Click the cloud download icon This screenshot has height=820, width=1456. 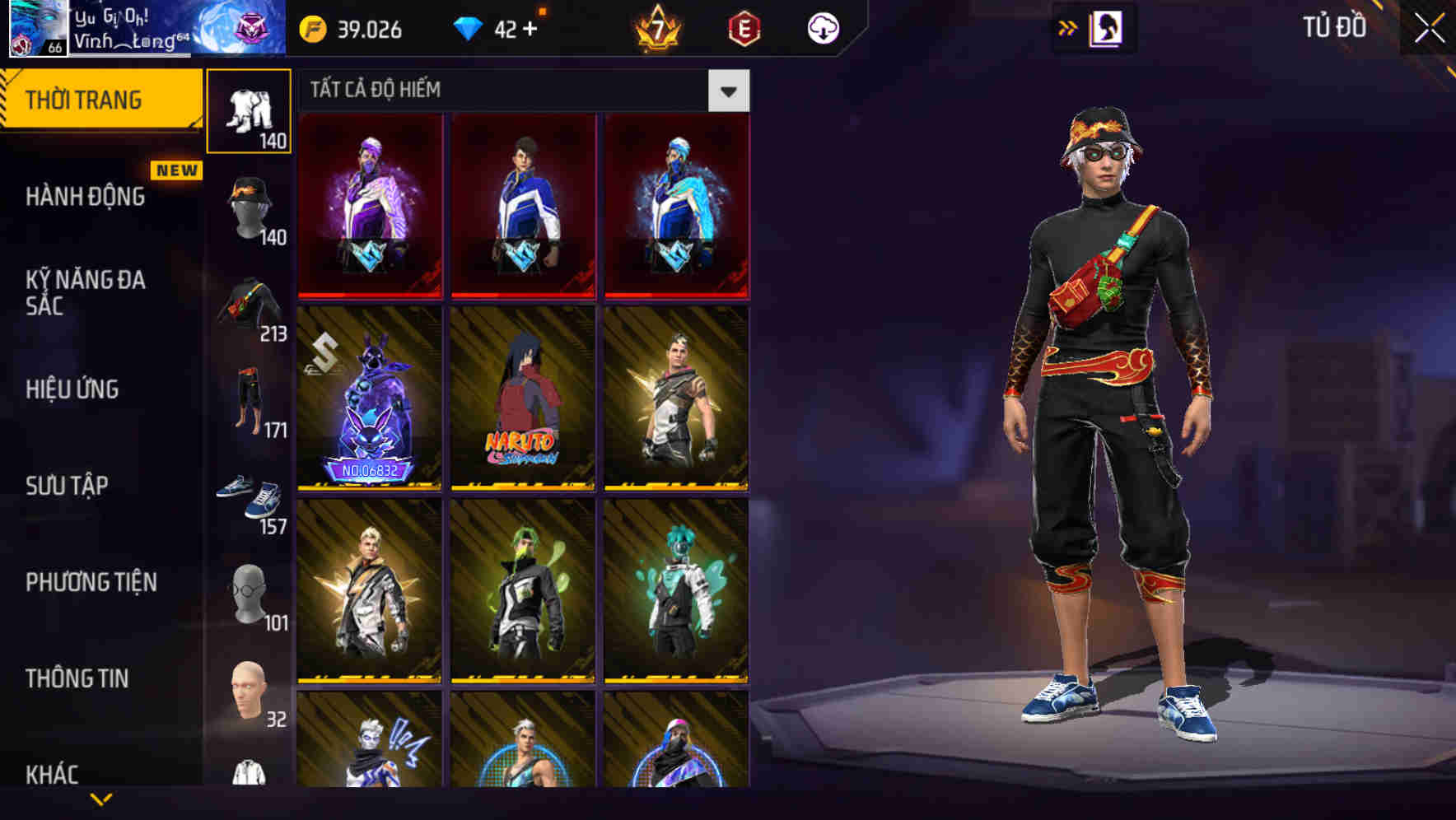pyautogui.click(x=822, y=27)
